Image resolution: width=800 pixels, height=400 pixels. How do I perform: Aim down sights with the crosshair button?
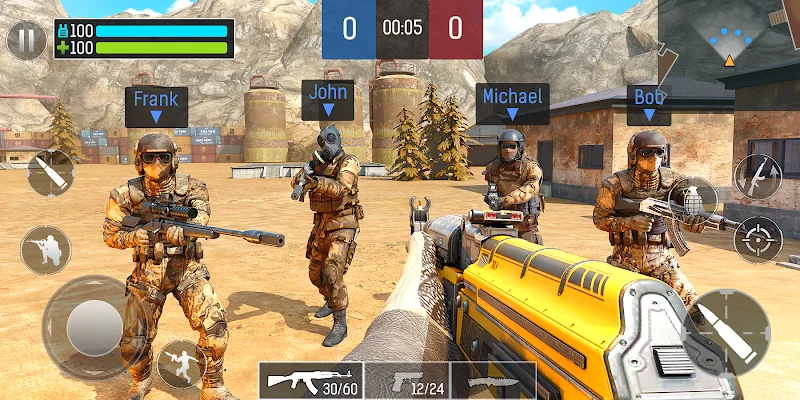pos(757,239)
